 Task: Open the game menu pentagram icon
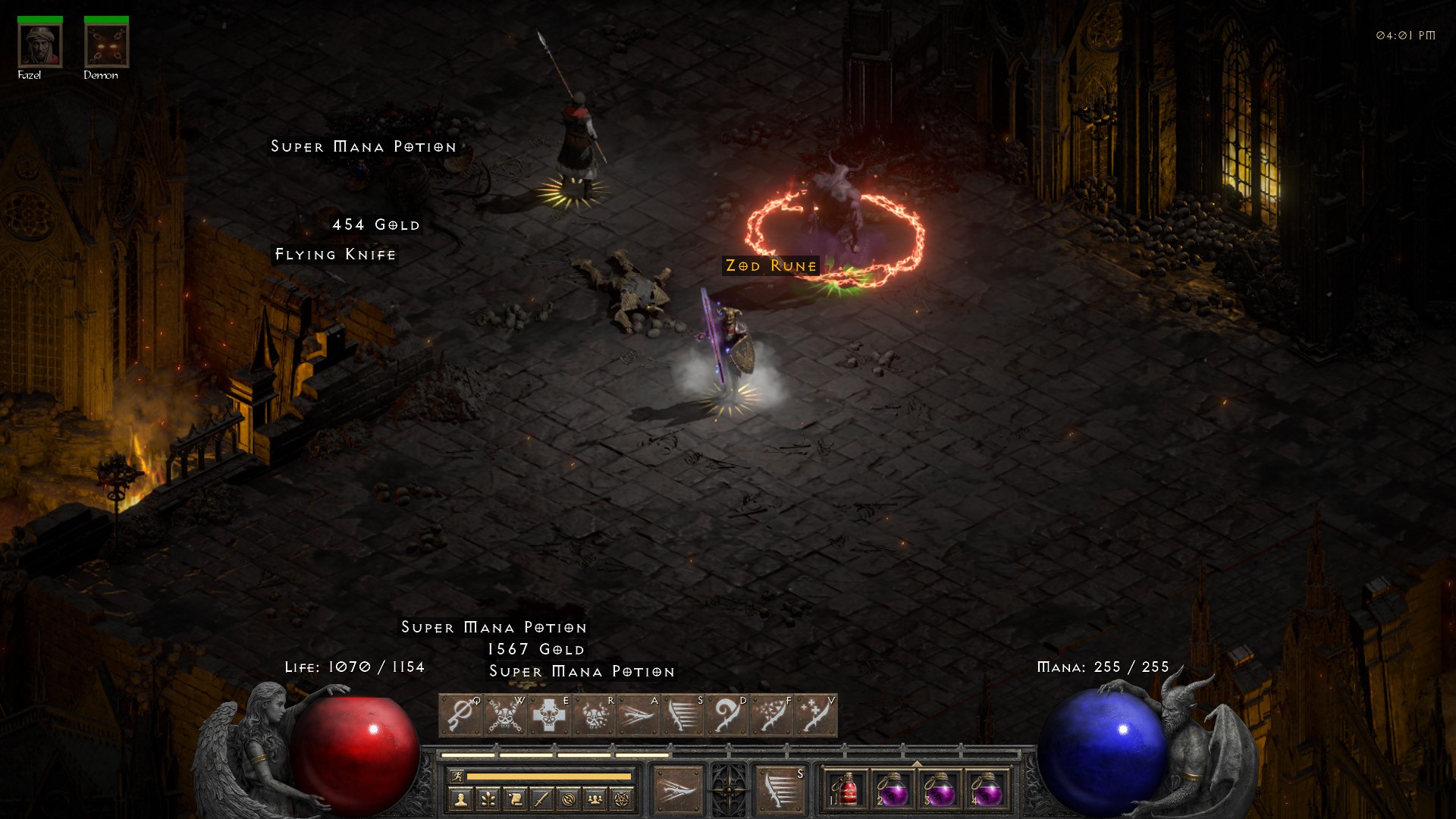click(623, 799)
